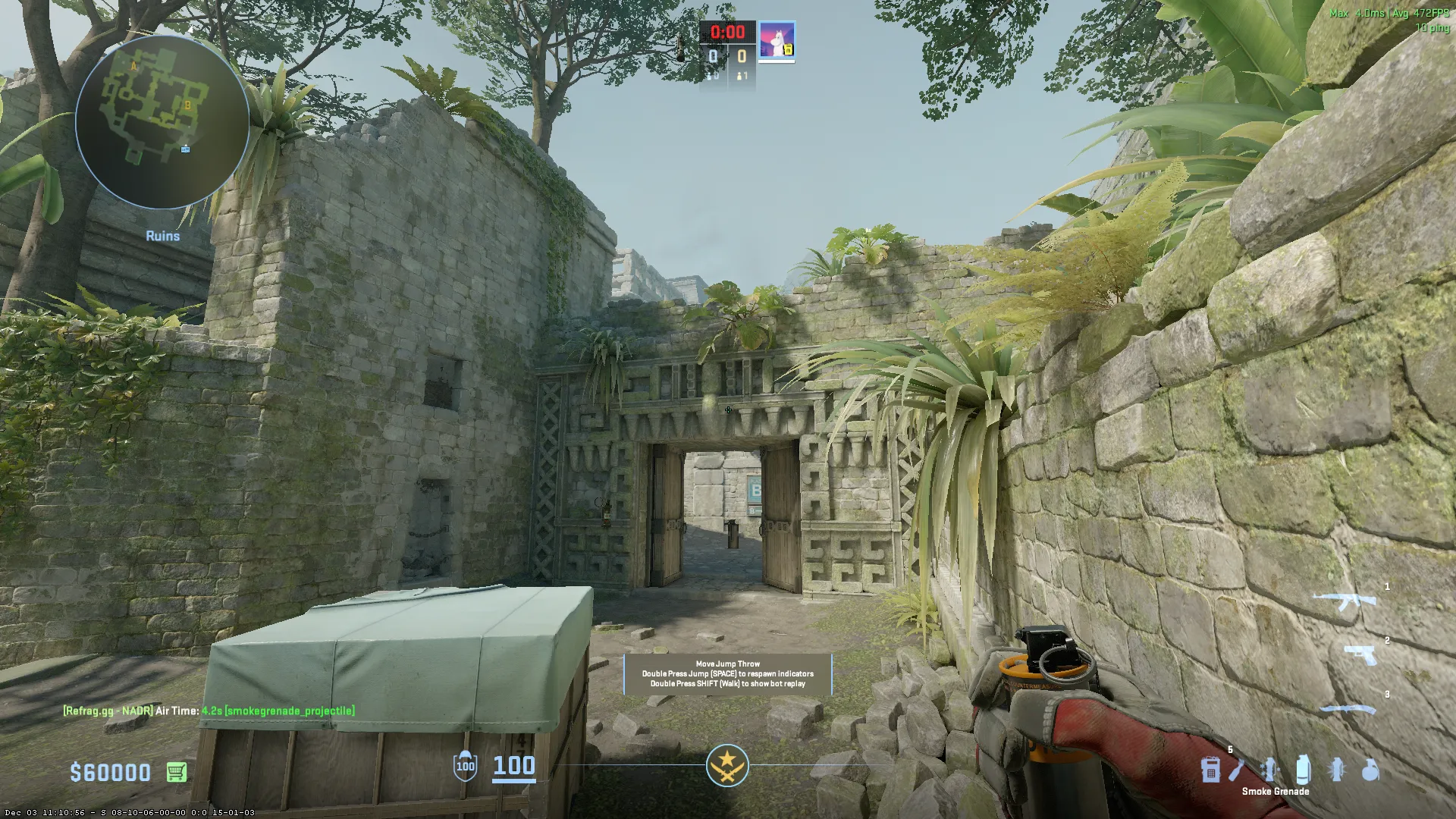Pick the molotov icon in grenade row
This screenshot has height=819, width=1456.
point(1238,770)
